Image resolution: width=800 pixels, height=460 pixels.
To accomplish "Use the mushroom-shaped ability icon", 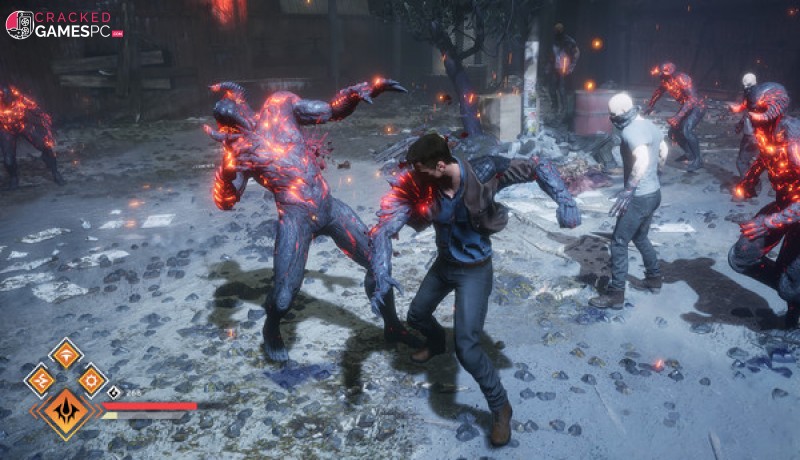I will (x=66, y=354).
